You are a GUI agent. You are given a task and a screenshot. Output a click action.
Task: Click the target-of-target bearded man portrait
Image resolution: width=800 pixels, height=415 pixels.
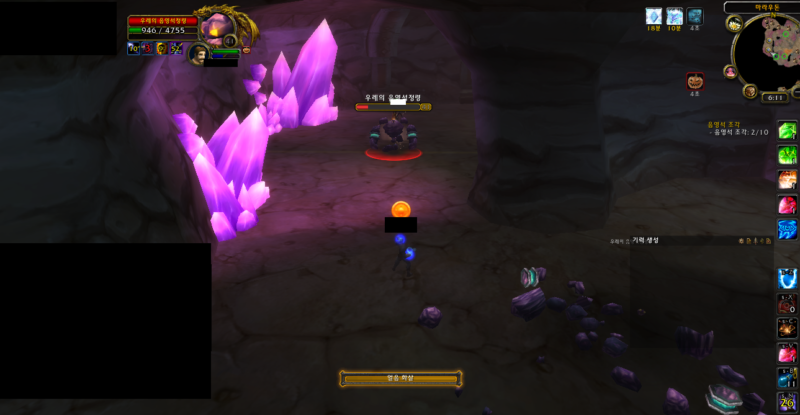(198, 51)
